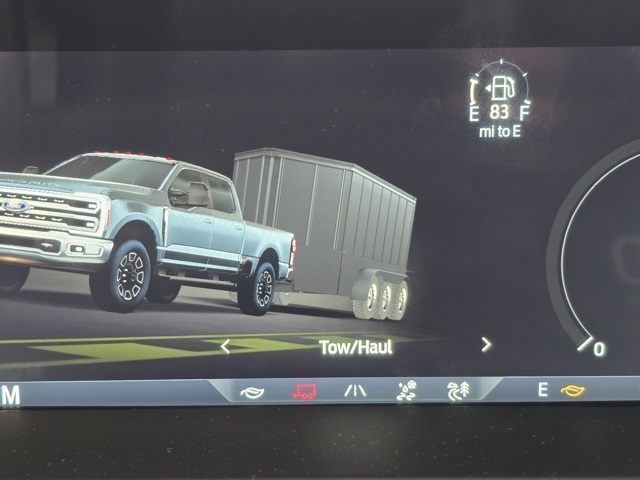Choose the white leaf Eco mode icon
The height and width of the screenshot is (480, 640).
252,392
